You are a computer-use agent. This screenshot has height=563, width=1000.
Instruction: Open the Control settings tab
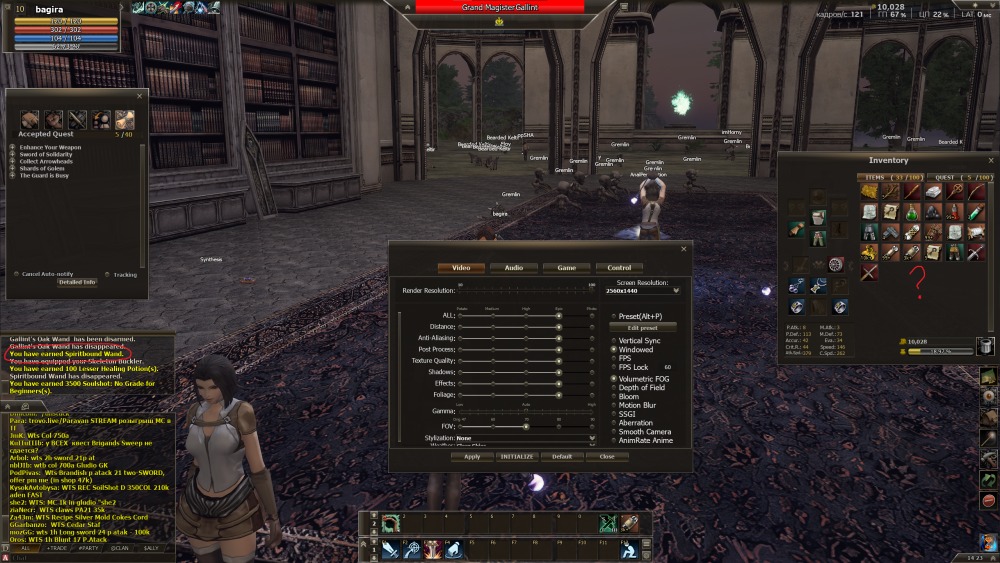pos(619,268)
